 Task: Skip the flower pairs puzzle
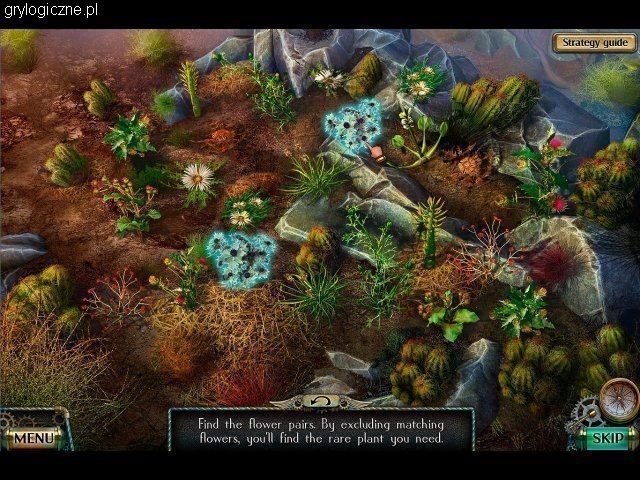pos(607,437)
